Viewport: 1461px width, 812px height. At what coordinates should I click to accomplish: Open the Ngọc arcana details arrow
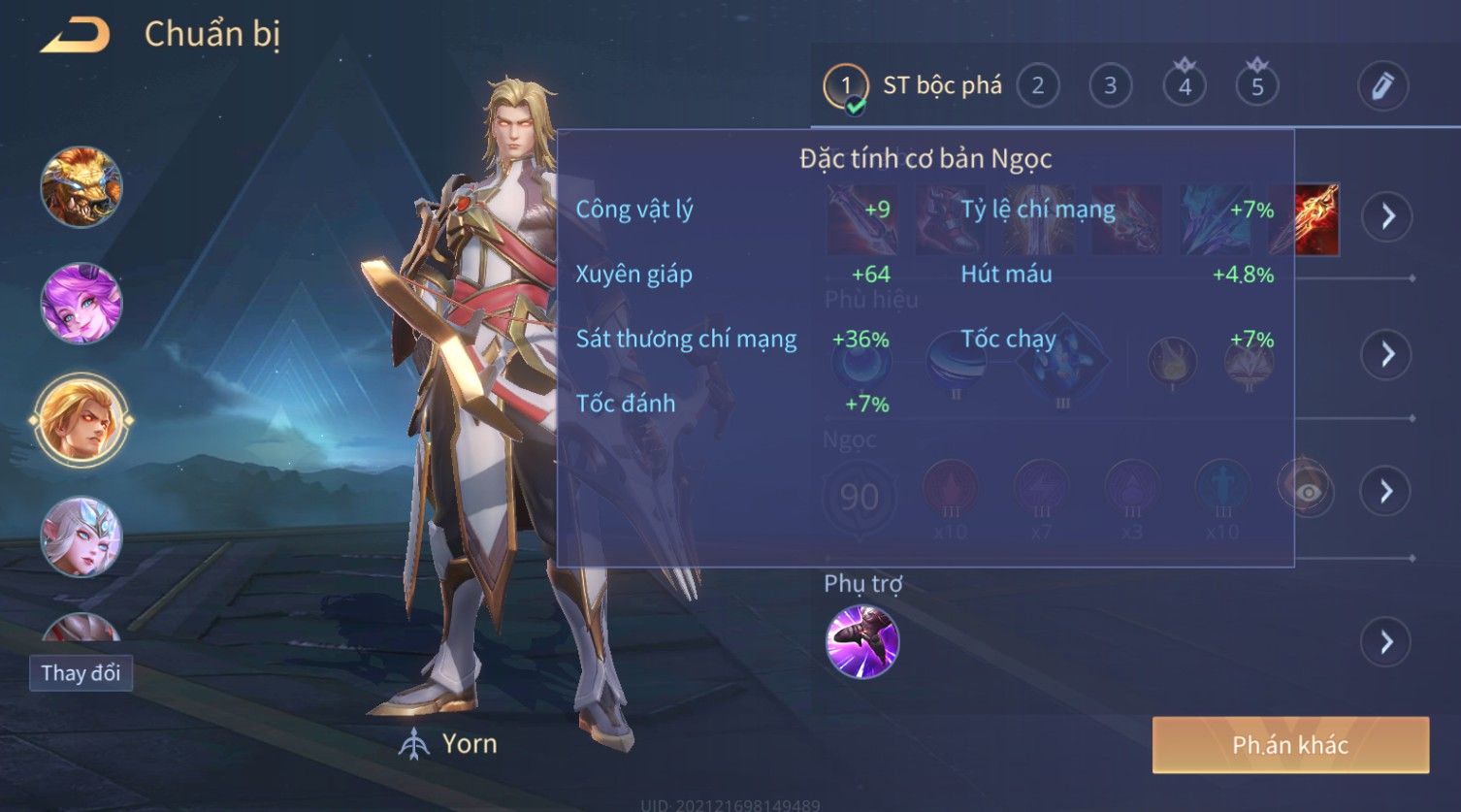click(1387, 491)
